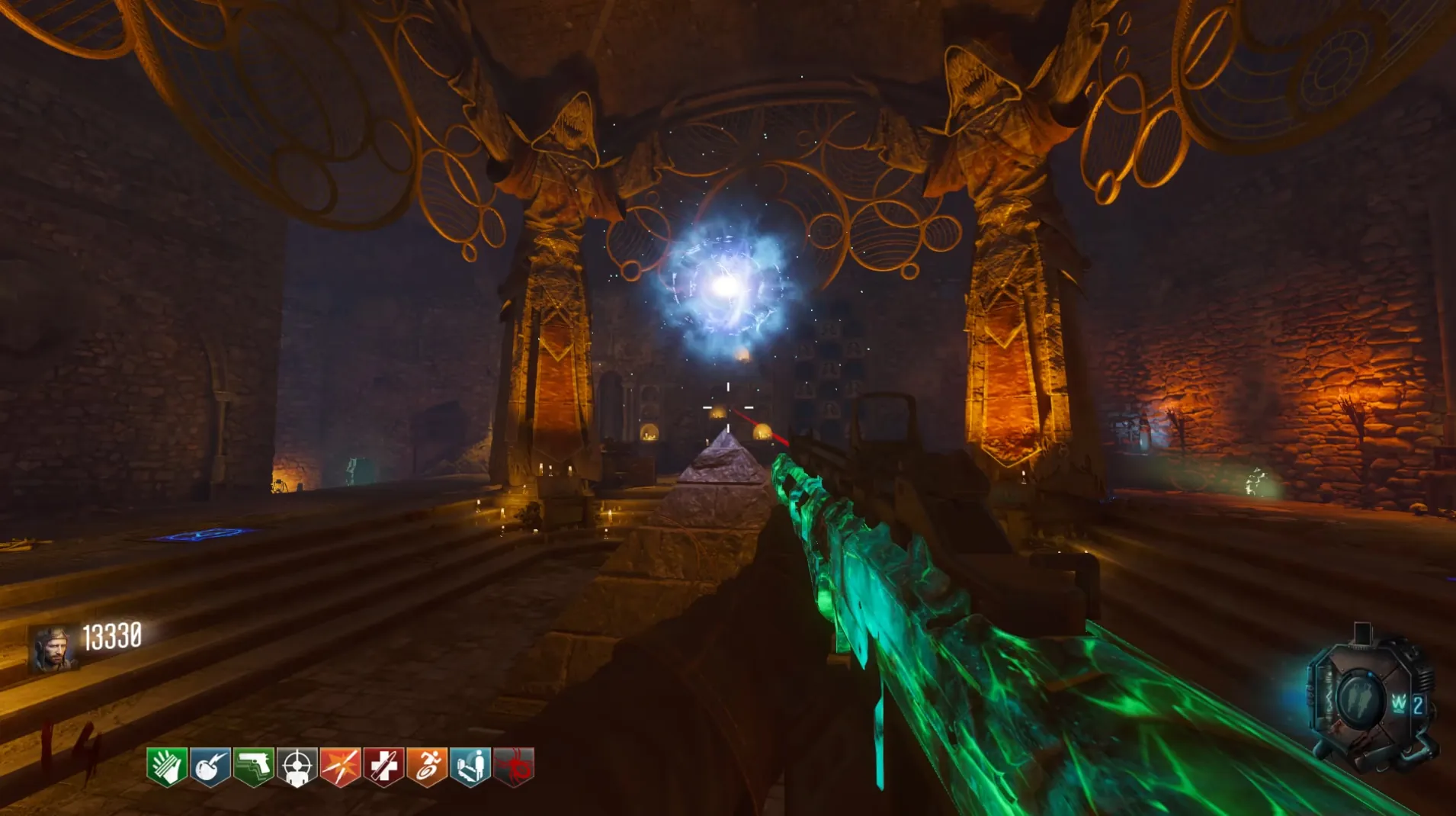Click the player character portrait
Image resolution: width=1456 pixels, height=816 pixels.
click(53, 648)
